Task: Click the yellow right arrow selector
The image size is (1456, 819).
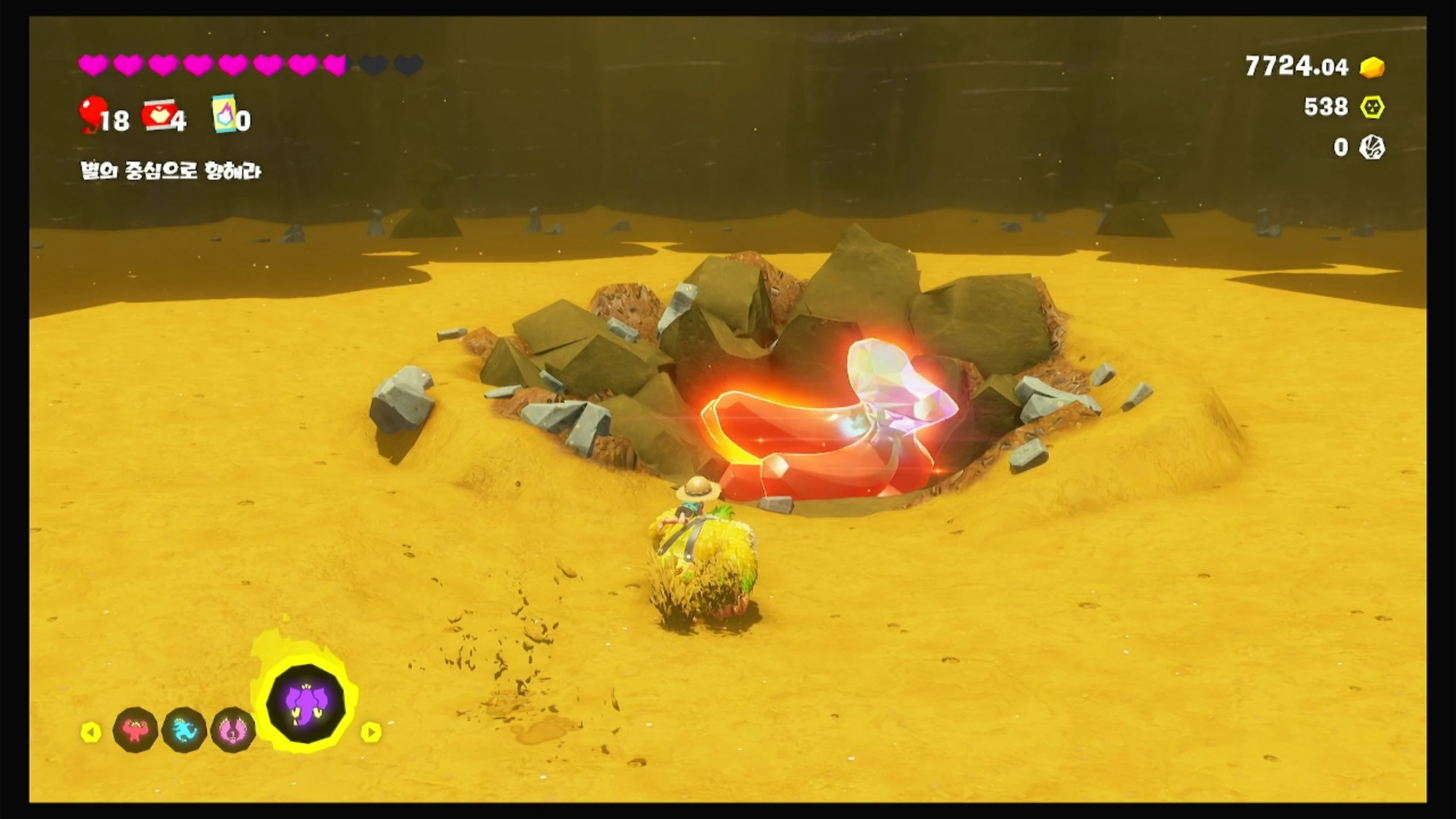Action: [371, 732]
